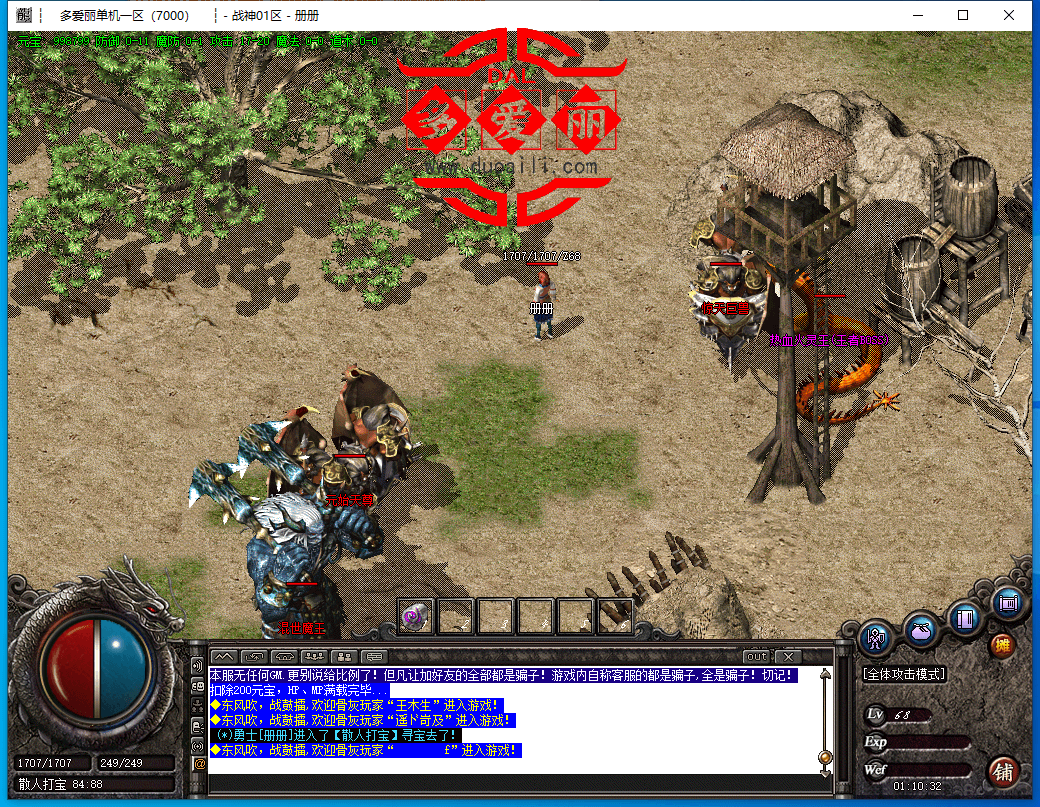
Task: Open the orange 摊 stall button
Action: (x=1001, y=645)
